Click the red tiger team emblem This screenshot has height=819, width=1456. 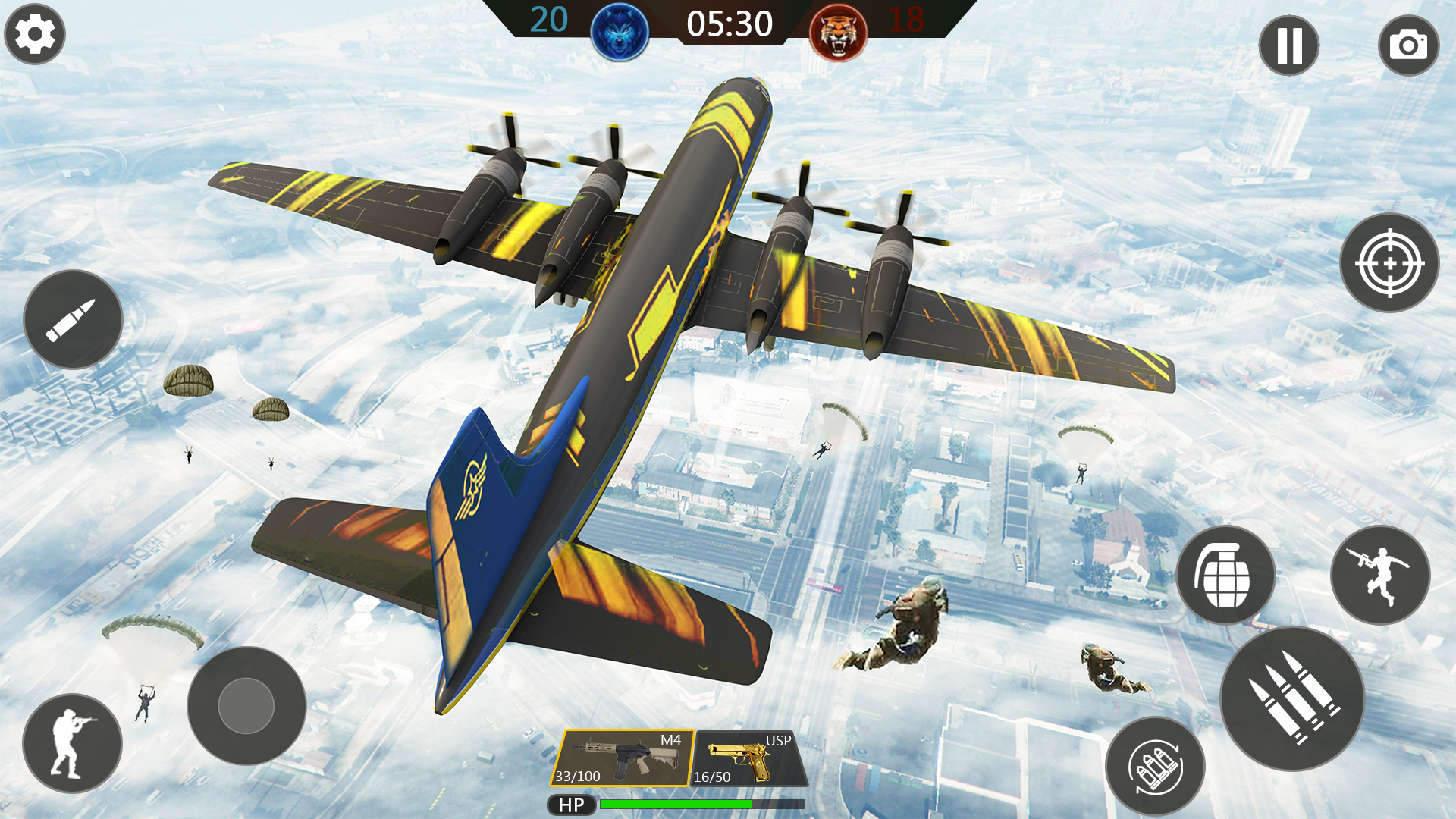click(x=838, y=32)
